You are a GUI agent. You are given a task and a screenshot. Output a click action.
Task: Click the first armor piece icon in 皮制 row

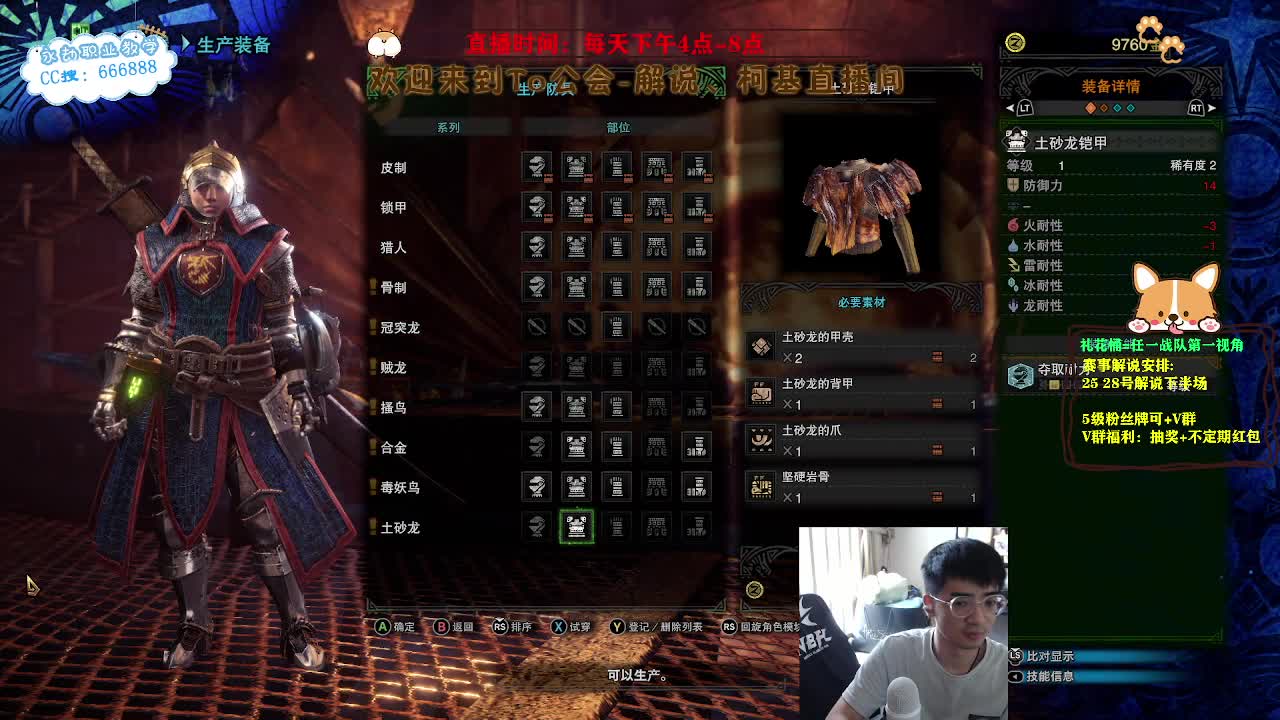pyautogui.click(x=536, y=167)
